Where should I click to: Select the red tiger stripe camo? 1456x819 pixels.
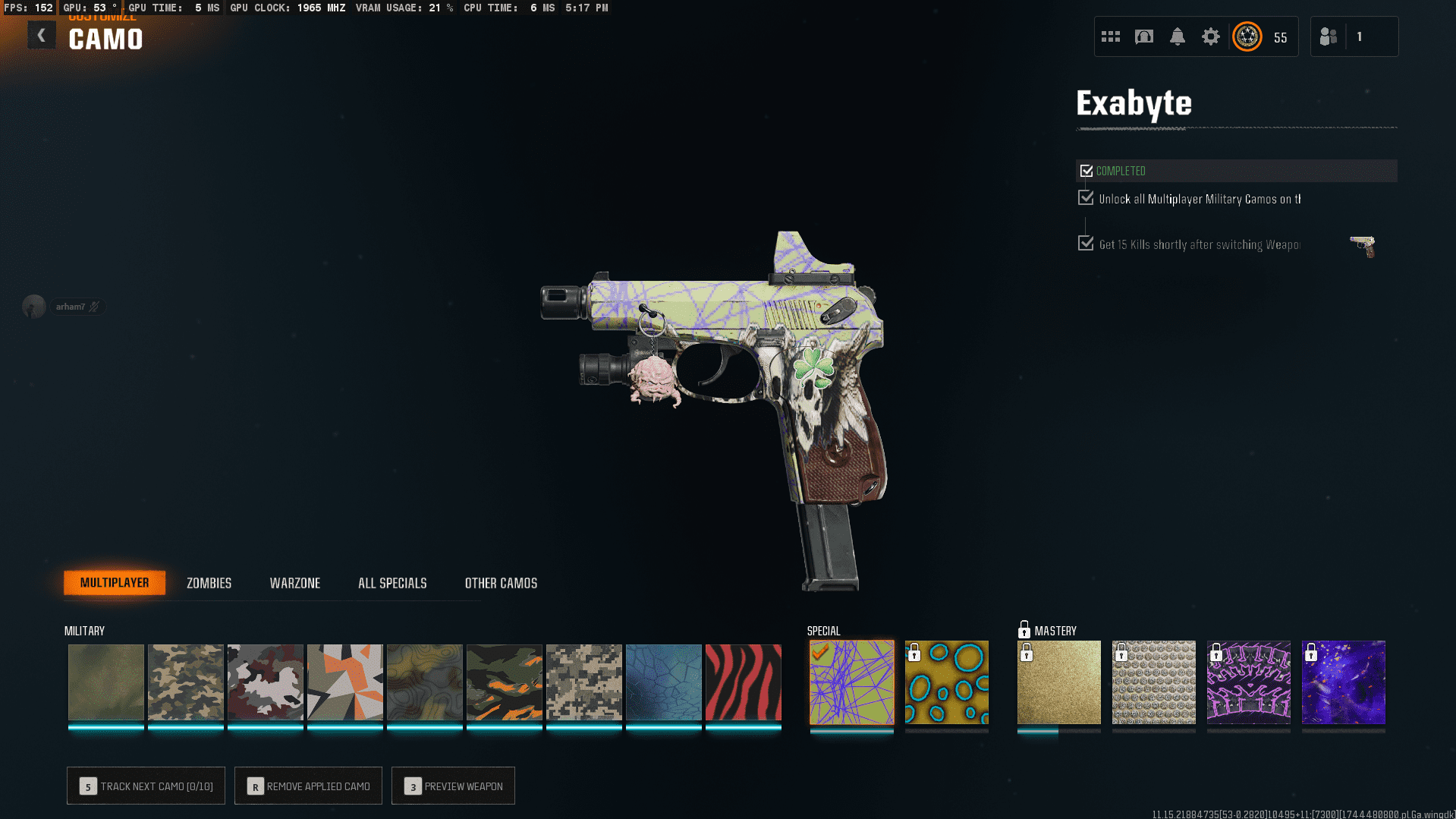tap(743, 682)
